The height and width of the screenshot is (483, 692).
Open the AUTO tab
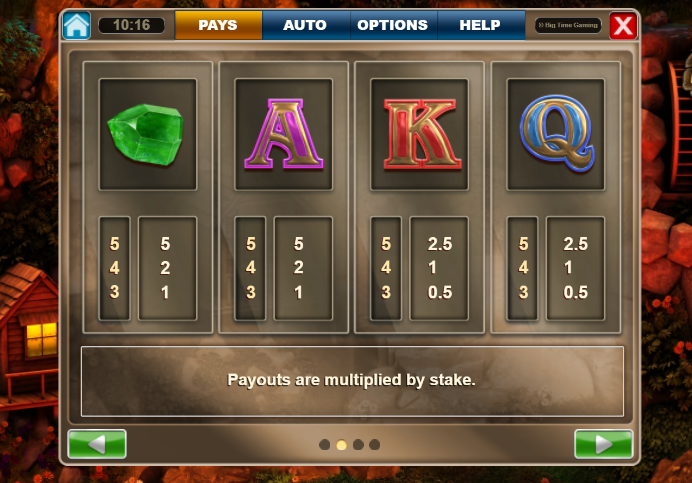coord(304,25)
